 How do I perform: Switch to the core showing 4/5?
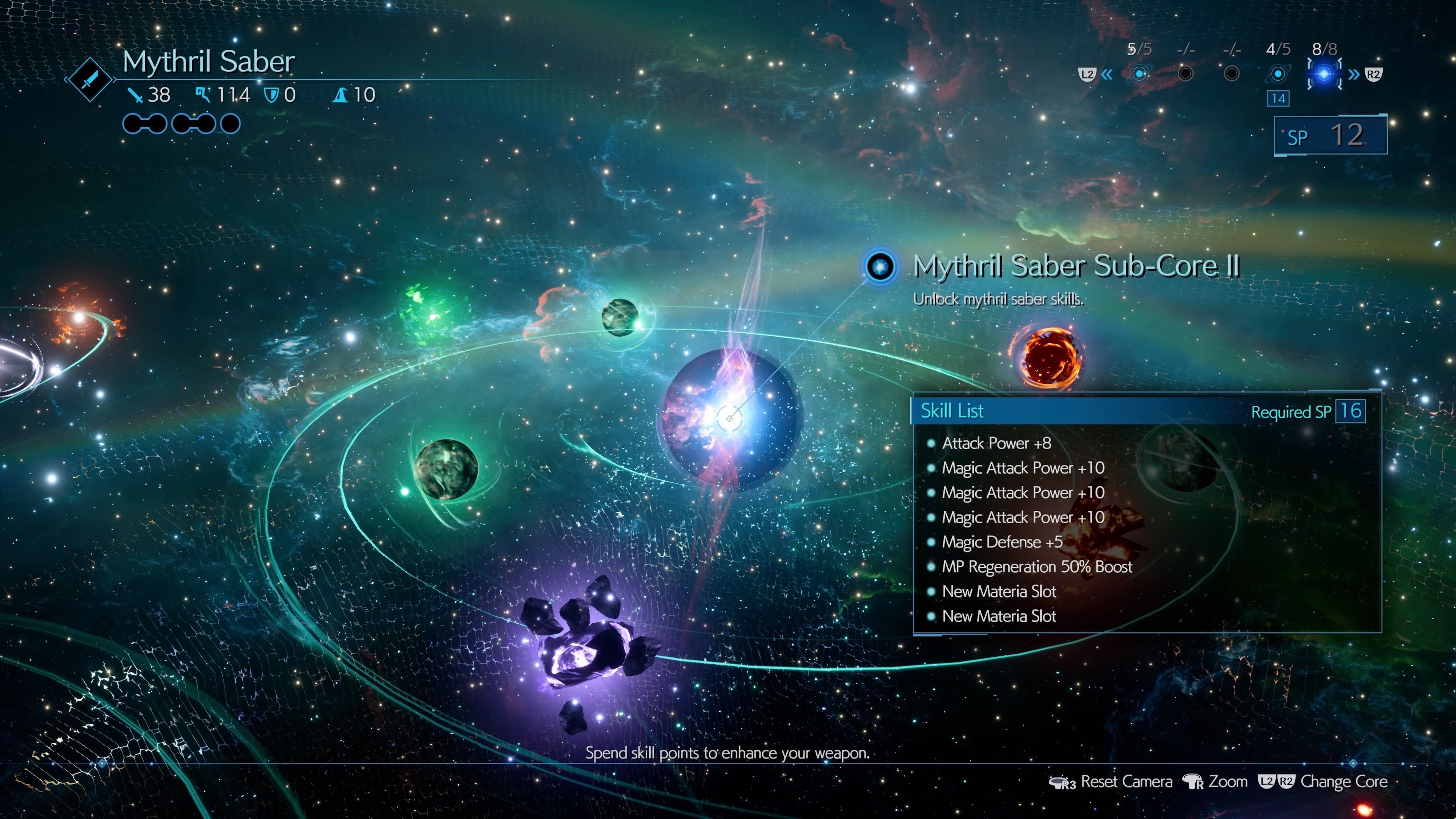pyautogui.click(x=1277, y=74)
